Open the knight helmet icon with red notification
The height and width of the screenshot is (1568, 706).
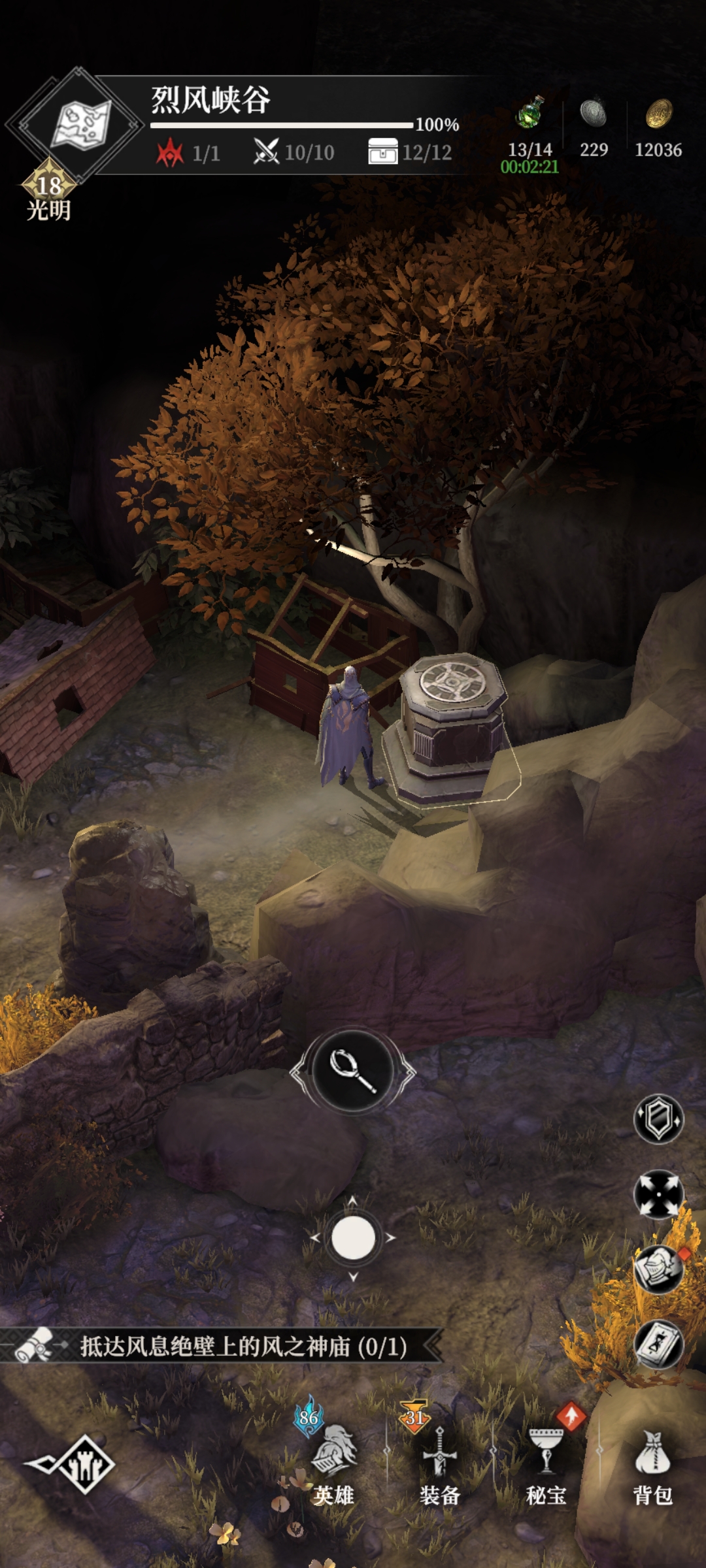pos(658,1269)
